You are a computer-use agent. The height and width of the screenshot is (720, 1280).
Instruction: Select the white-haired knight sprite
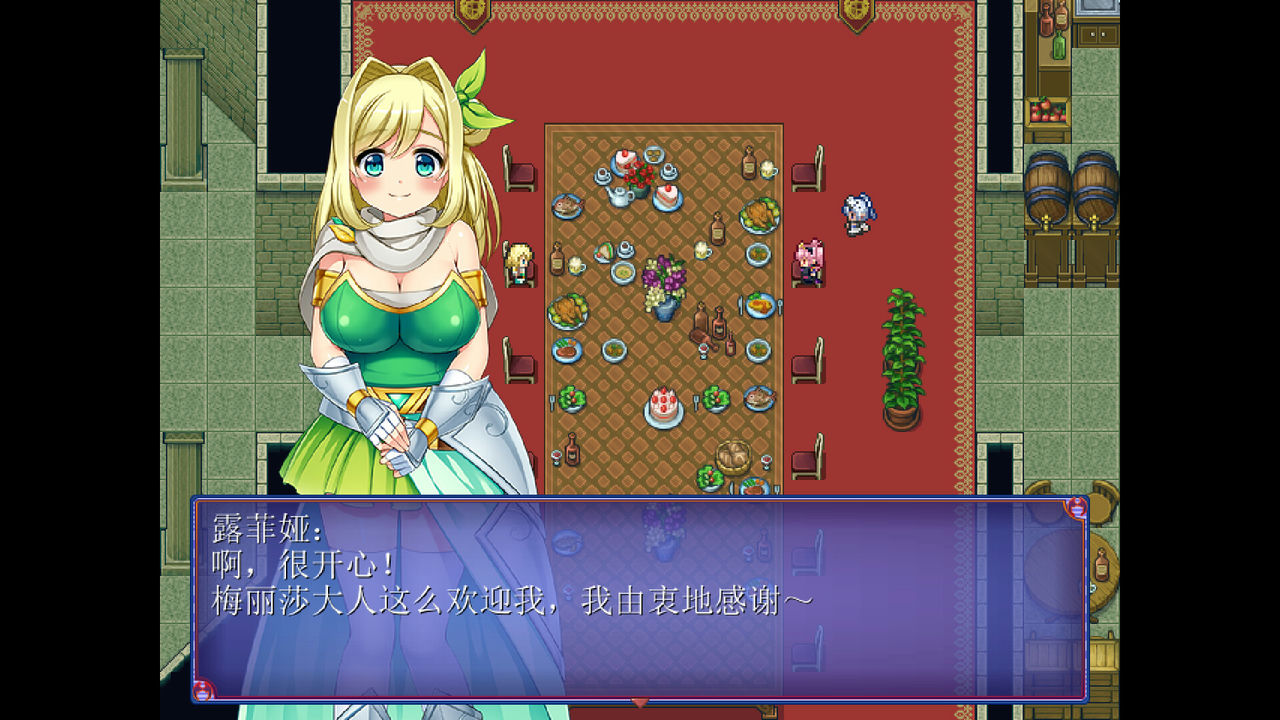pyautogui.click(x=855, y=210)
